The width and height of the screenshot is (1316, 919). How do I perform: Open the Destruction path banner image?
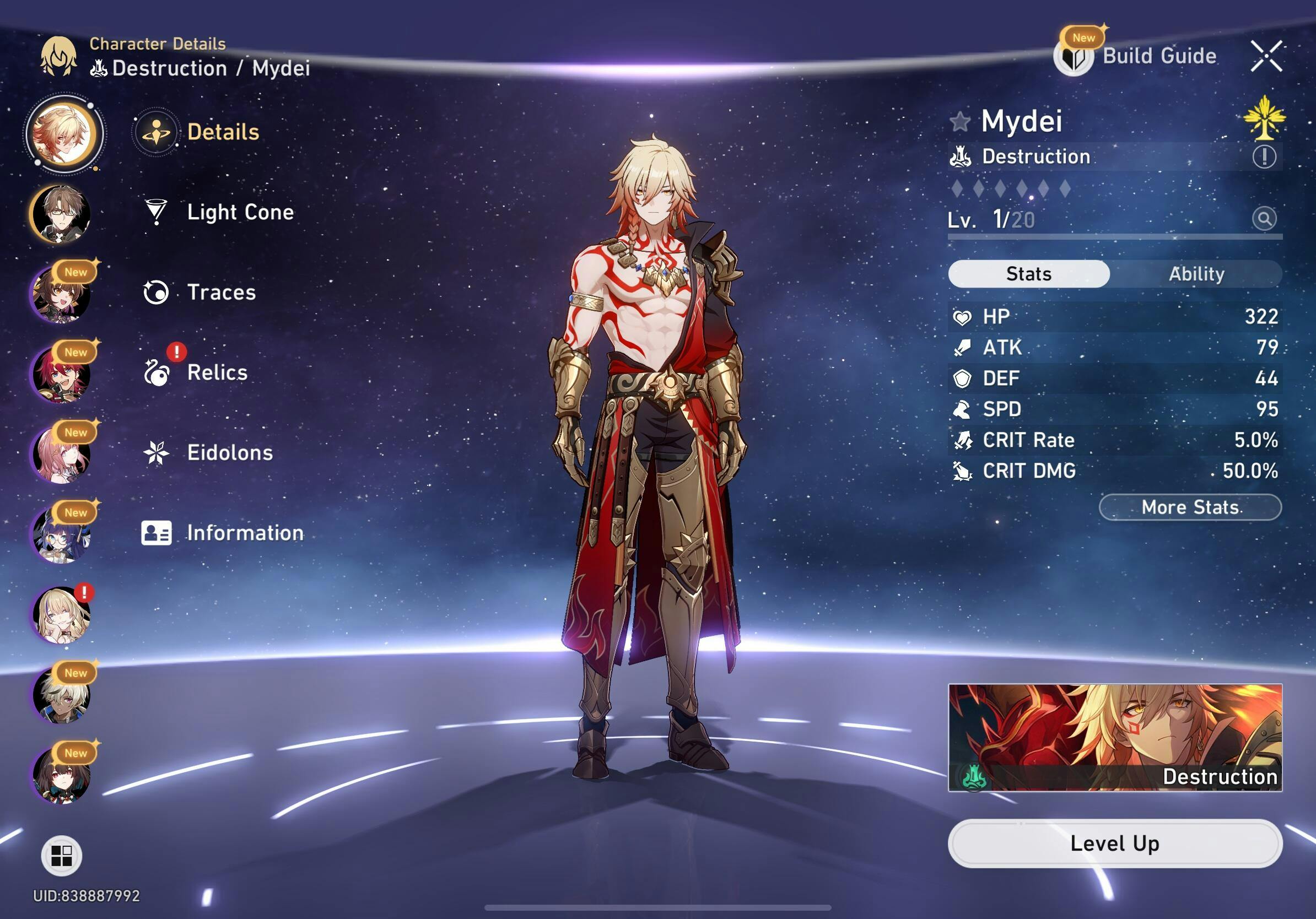1114,737
